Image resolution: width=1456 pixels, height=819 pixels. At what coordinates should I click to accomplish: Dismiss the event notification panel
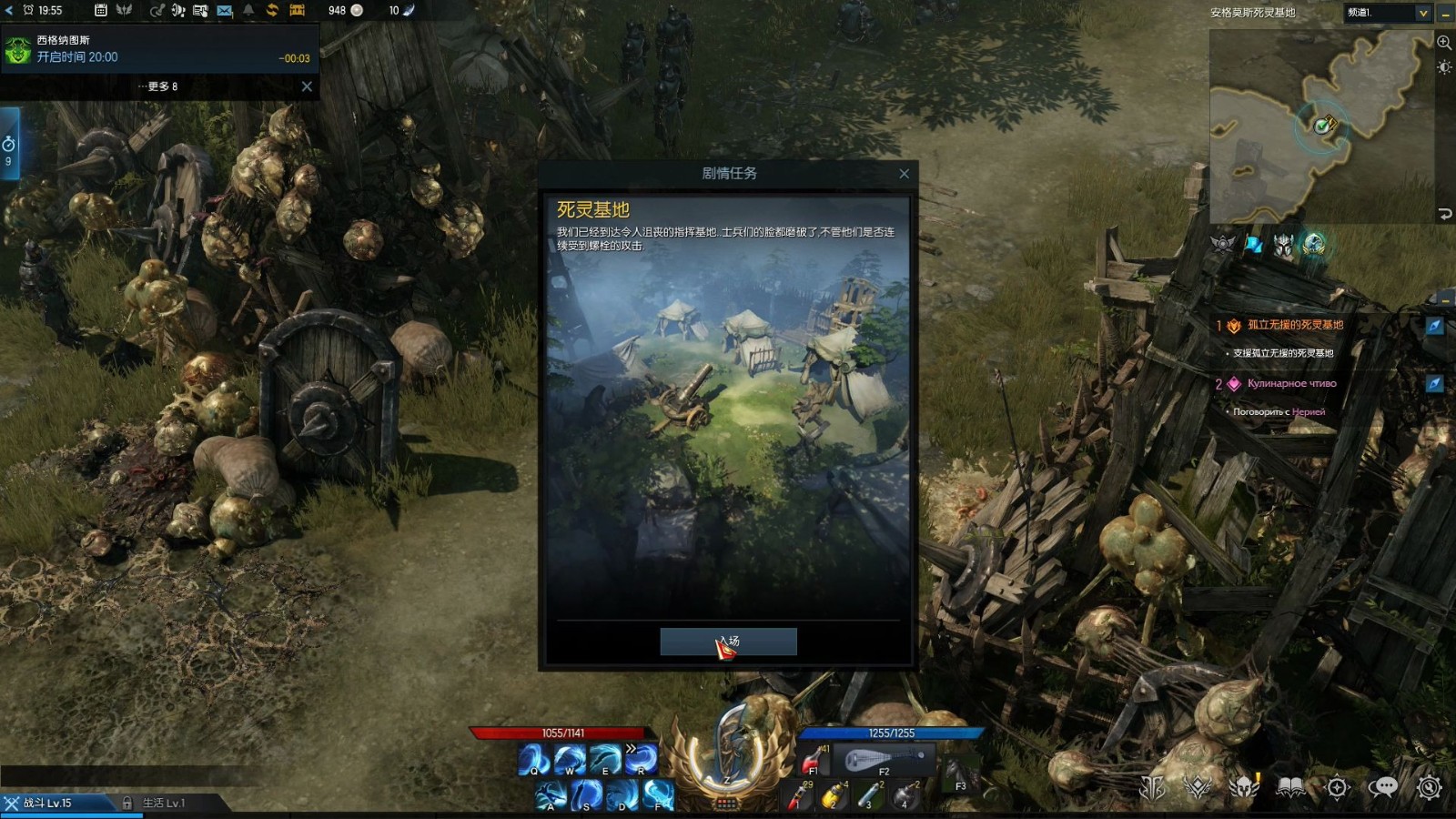tap(307, 86)
